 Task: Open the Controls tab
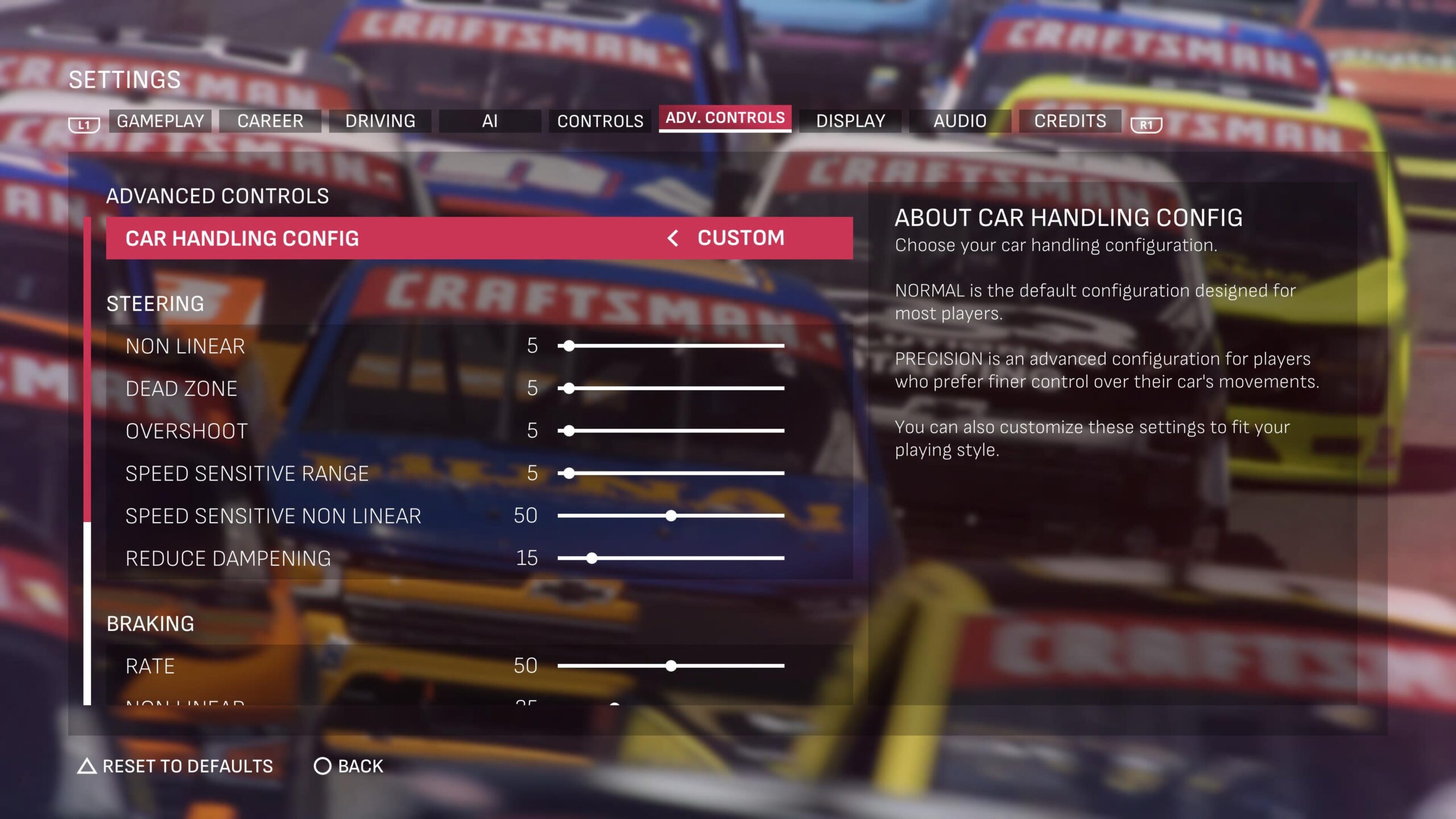(x=600, y=121)
